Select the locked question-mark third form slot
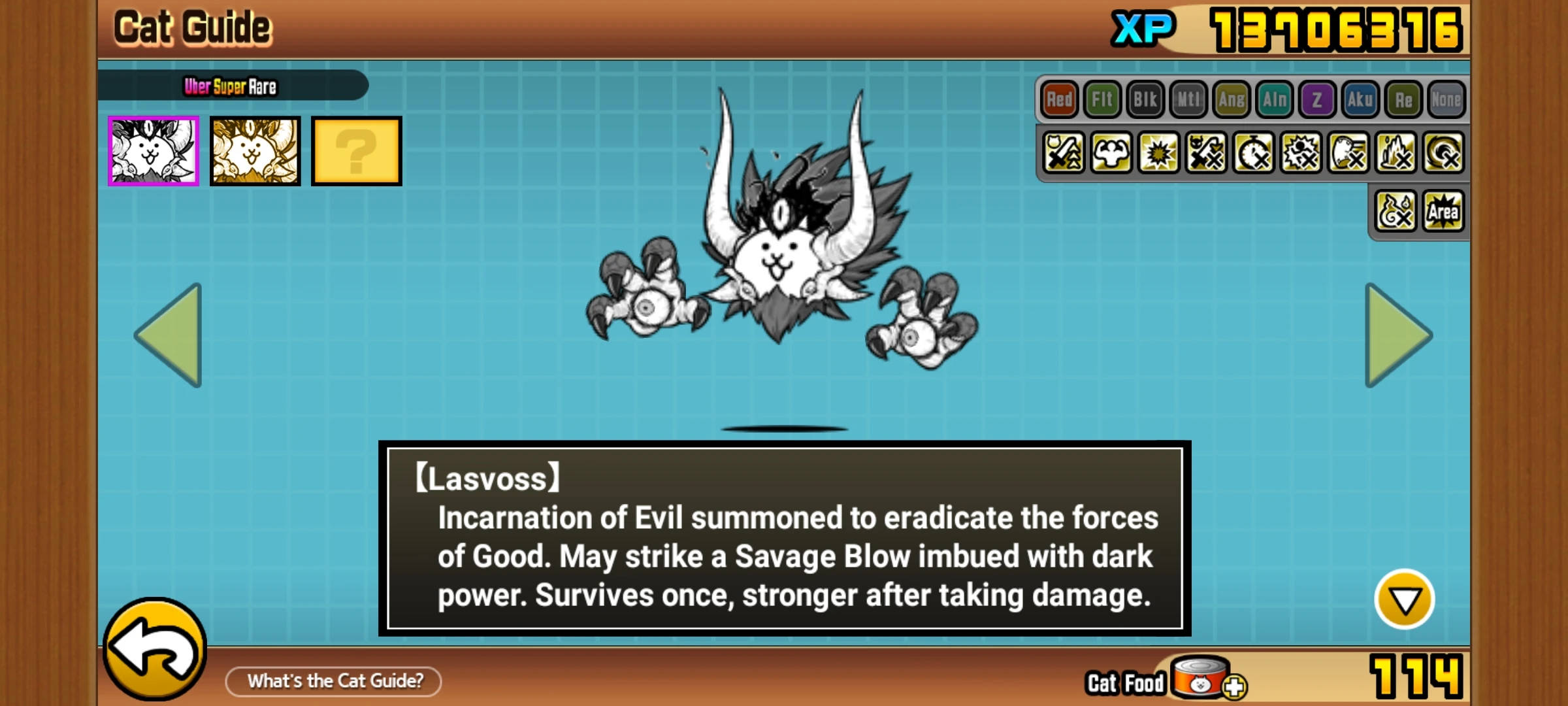The height and width of the screenshot is (706, 1568). (x=356, y=152)
